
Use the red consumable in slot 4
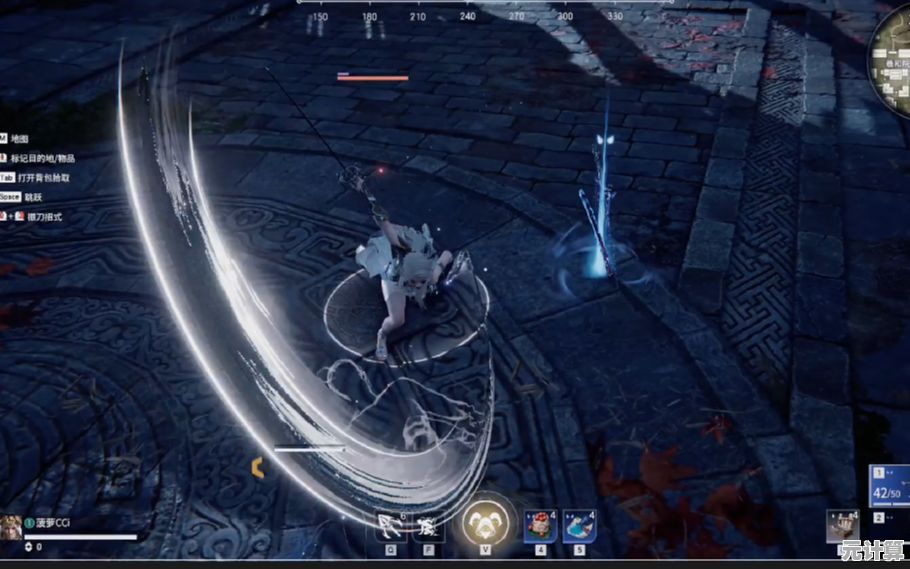click(540, 524)
